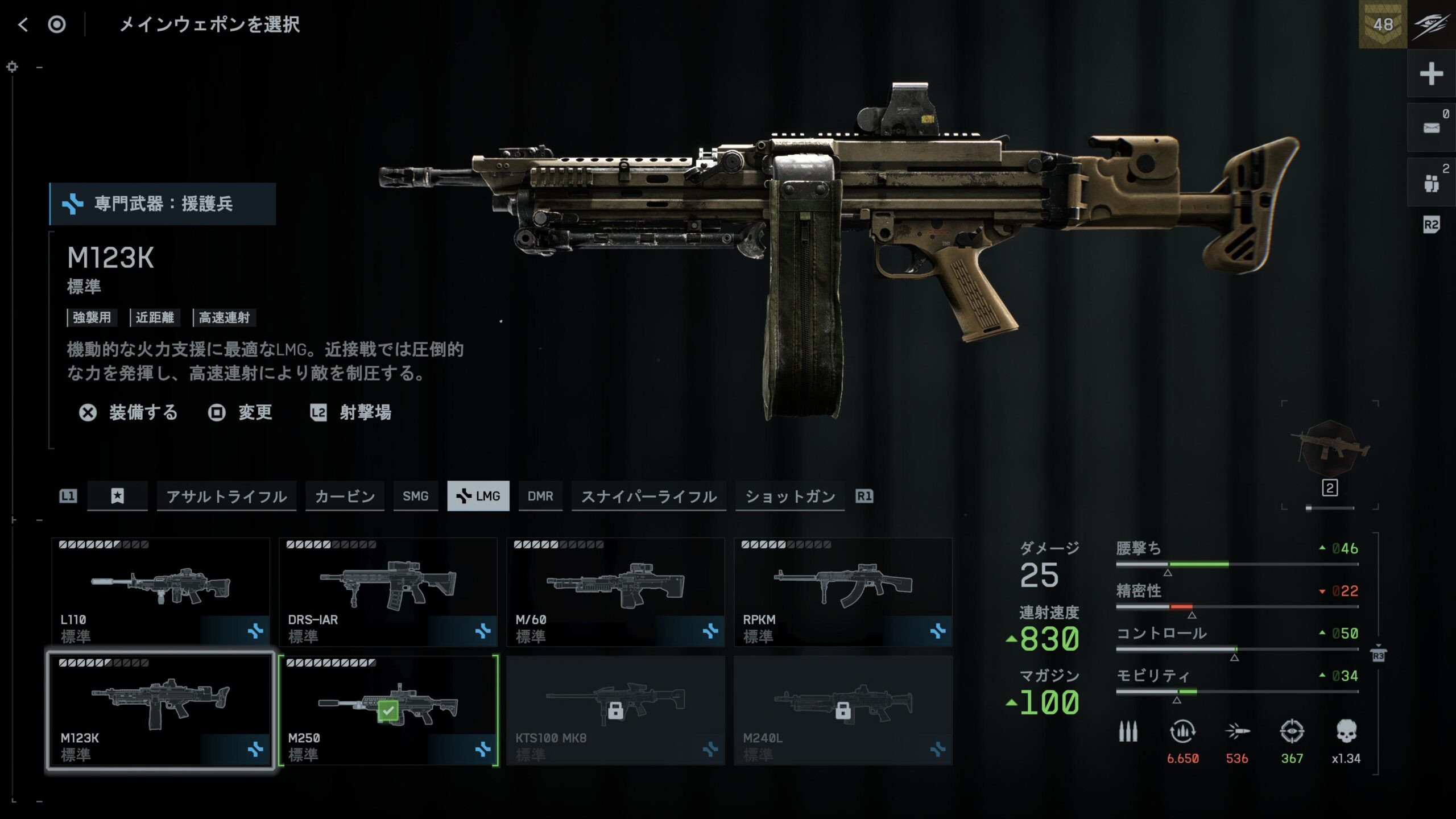Click the locked KTS100 MK8 tile
The height and width of the screenshot is (819, 1456).
pyautogui.click(x=615, y=711)
